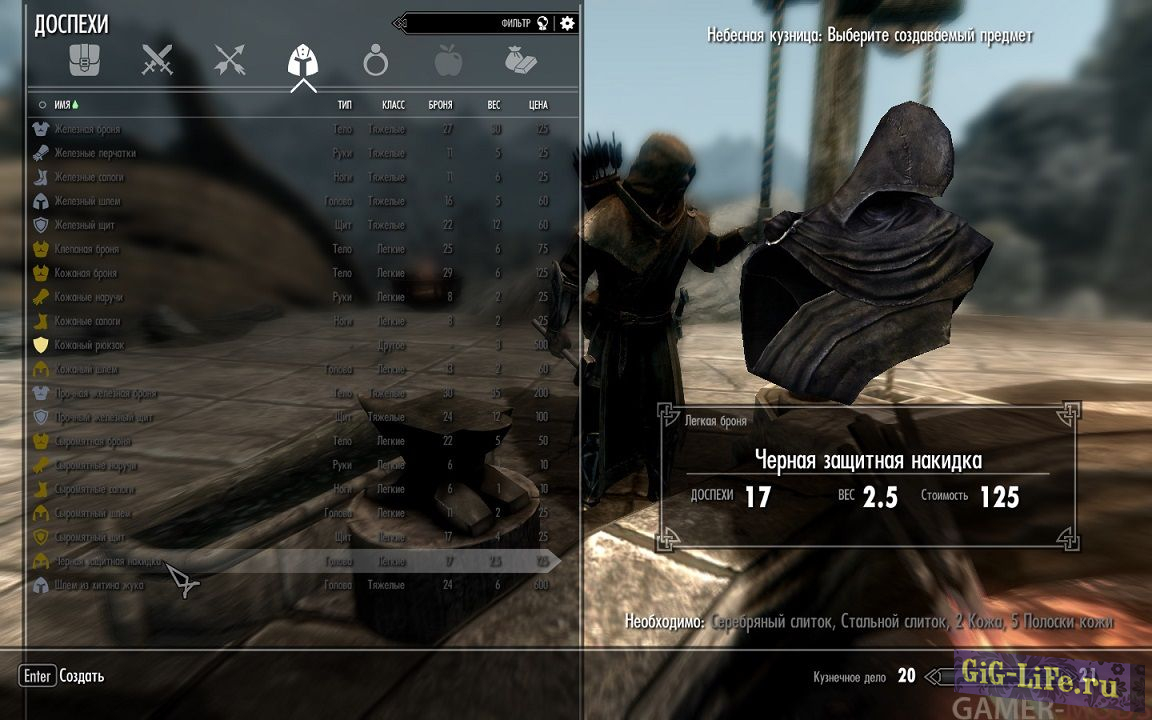1152x720 pixels.
Task: Sort items by БРОНЯ column header
Action: 440,104
